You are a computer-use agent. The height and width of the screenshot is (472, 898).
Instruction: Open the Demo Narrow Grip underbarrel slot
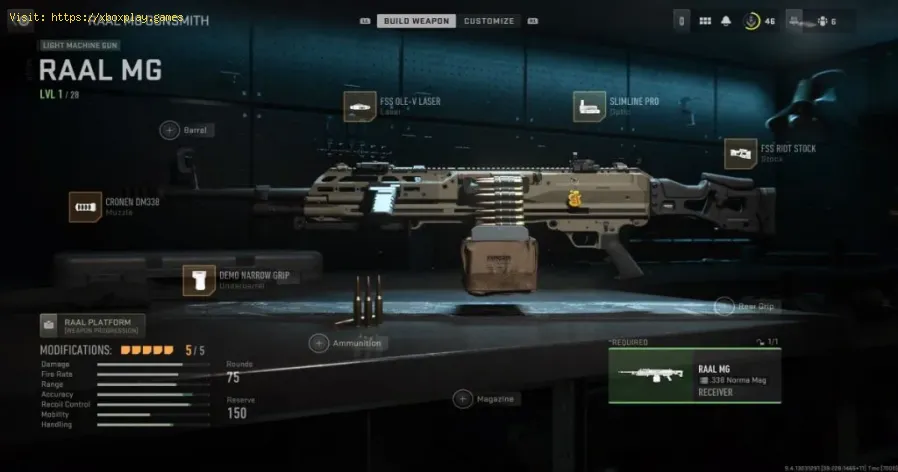tap(198, 280)
